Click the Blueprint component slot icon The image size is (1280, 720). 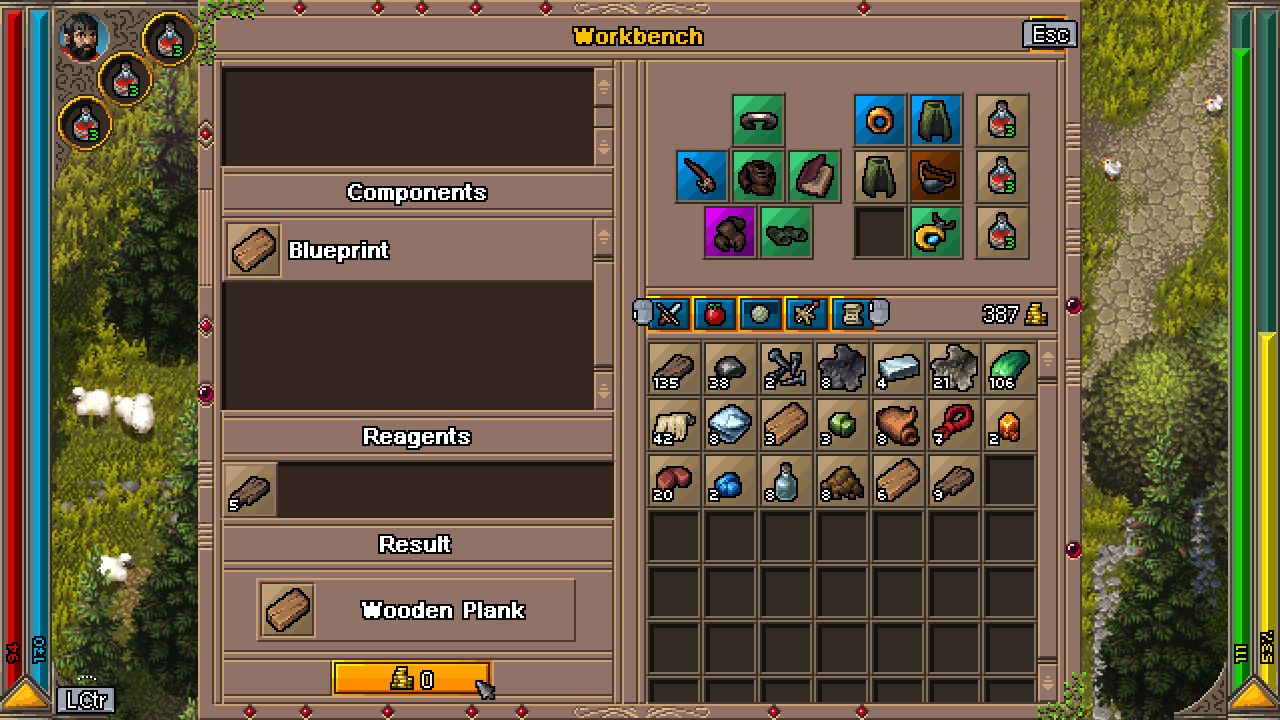[253, 250]
